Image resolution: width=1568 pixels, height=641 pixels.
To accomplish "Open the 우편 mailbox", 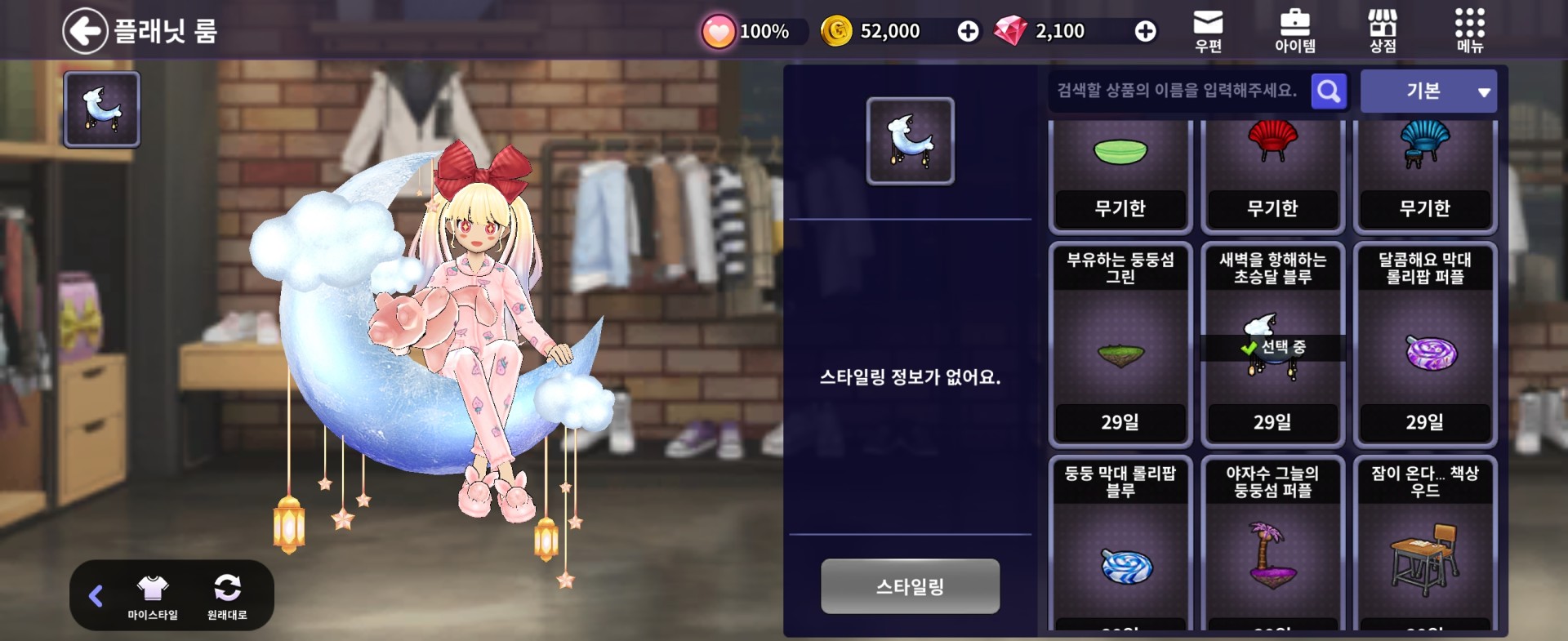I will tap(1208, 31).
